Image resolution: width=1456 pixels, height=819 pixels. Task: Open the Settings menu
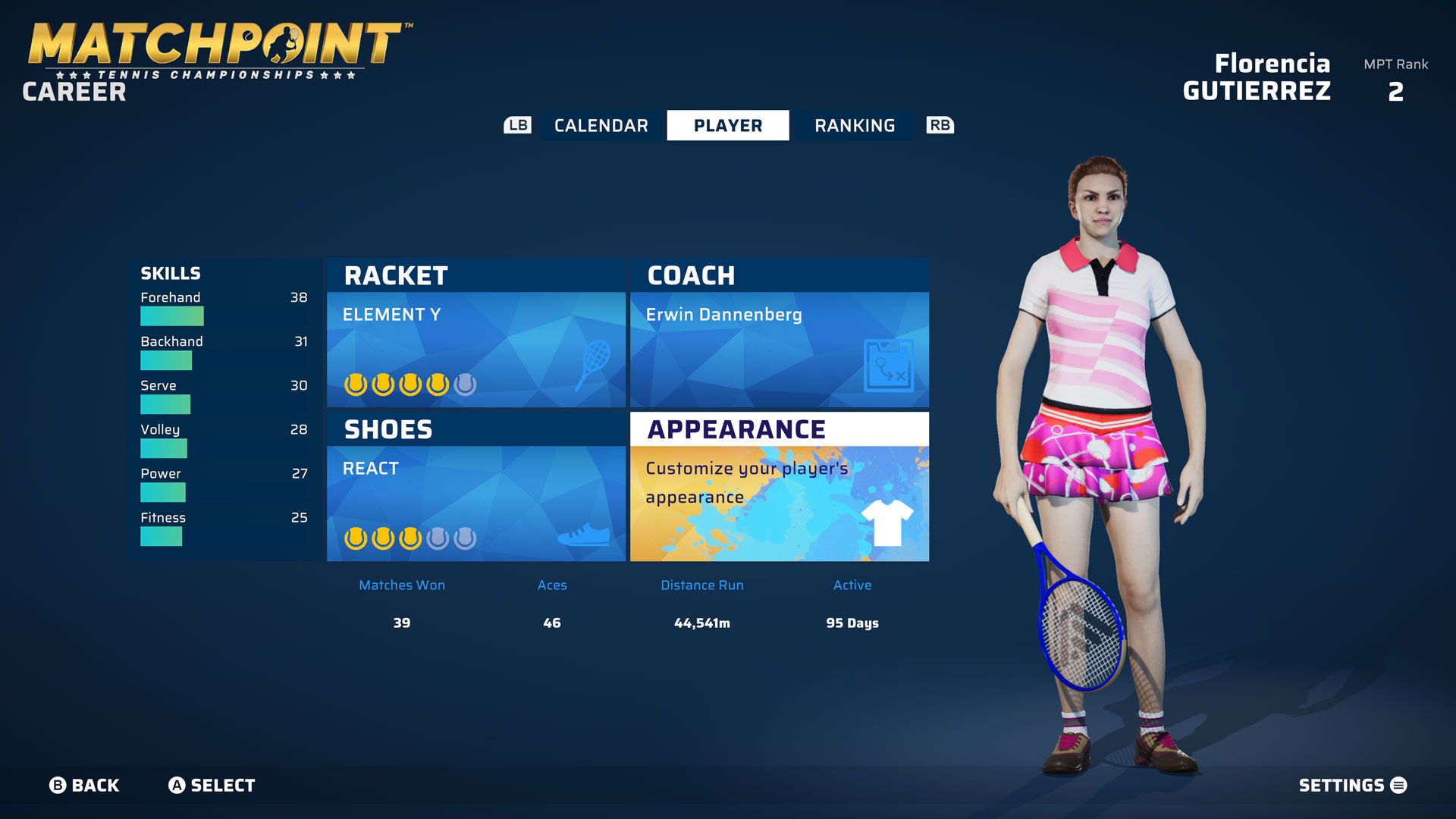pos(1352,786)
